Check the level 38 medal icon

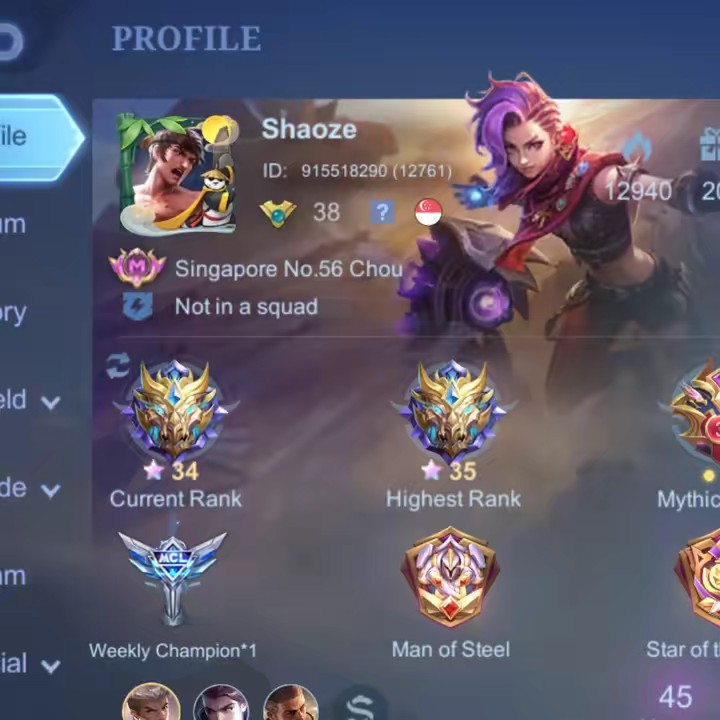[278, 212]
